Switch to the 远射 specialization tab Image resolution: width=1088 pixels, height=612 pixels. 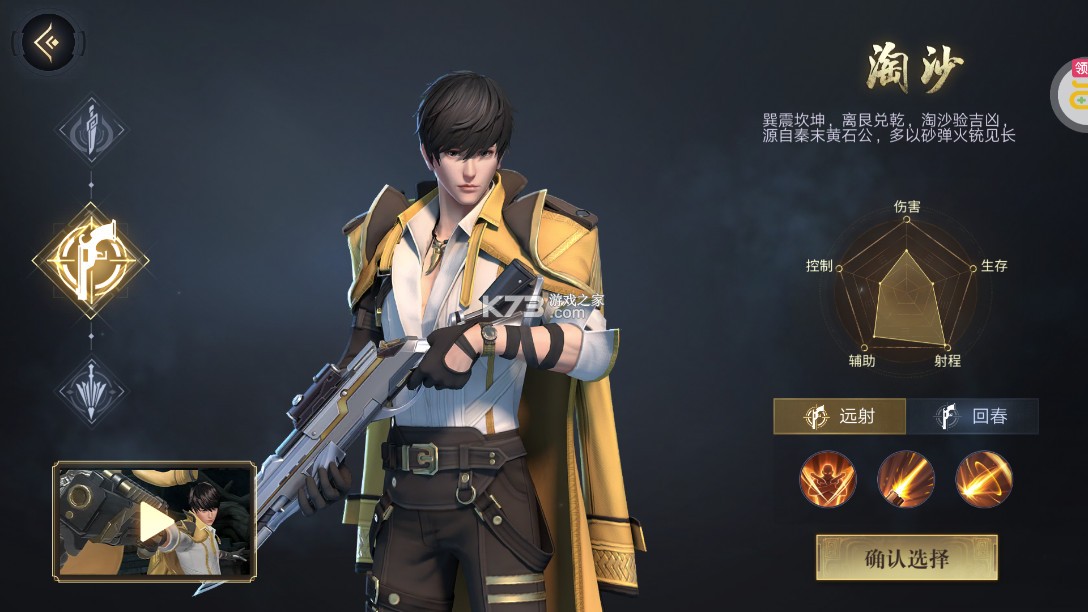point(840,416)
